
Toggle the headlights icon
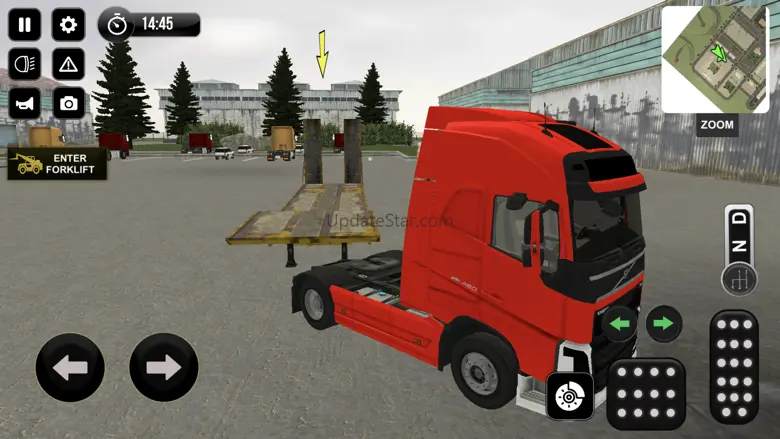pyautogui.click(x=24, y=64)
